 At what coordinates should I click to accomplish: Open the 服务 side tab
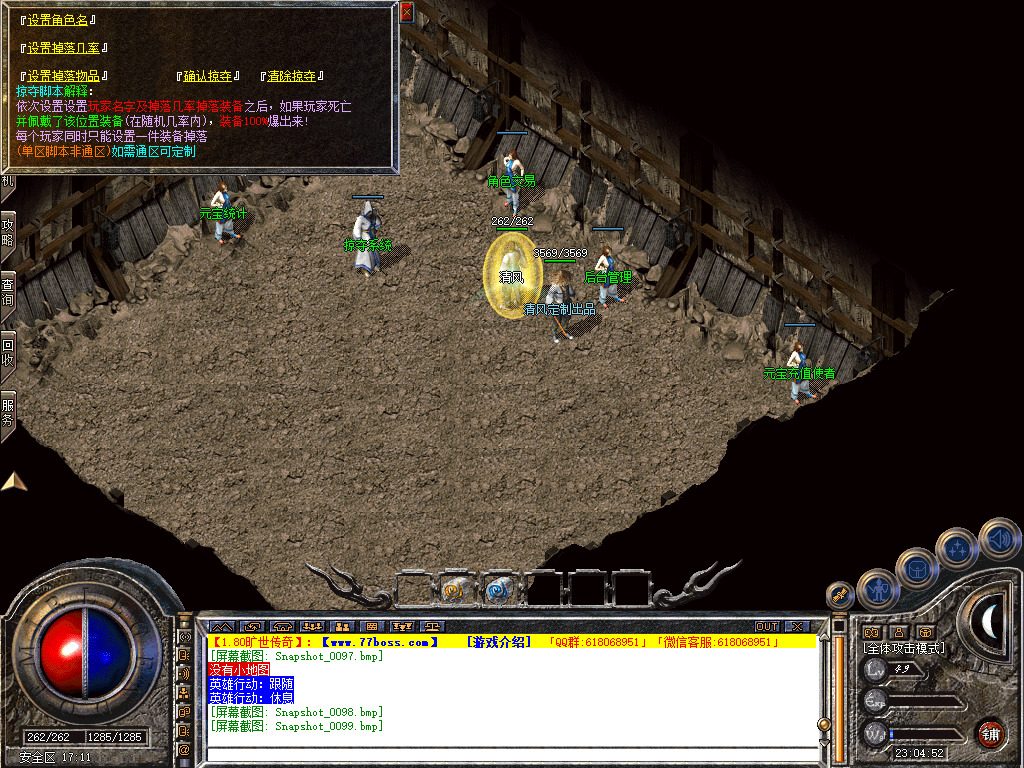(x=8, y=410)
